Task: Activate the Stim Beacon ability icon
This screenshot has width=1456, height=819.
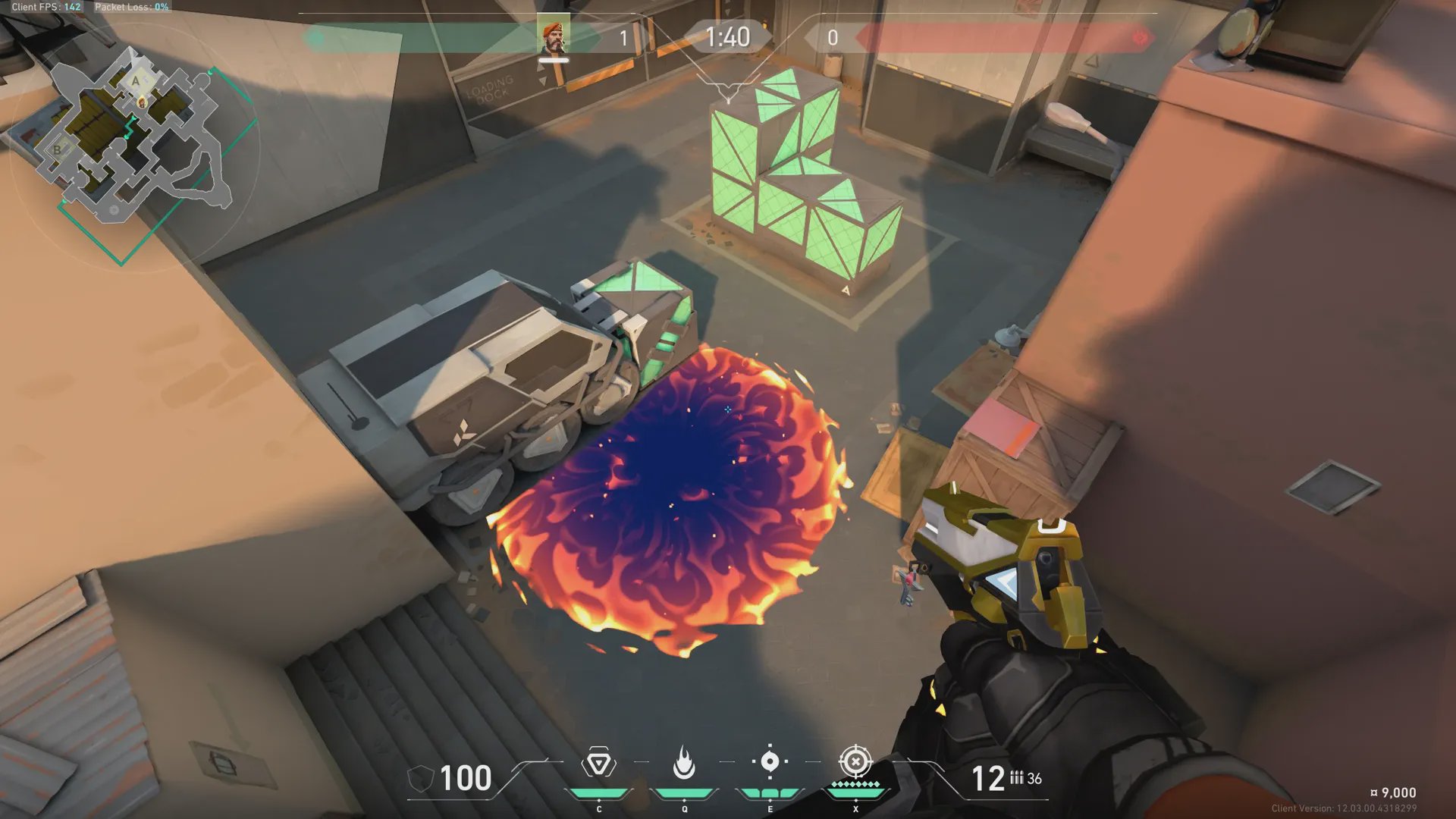Action: point(598,763)
